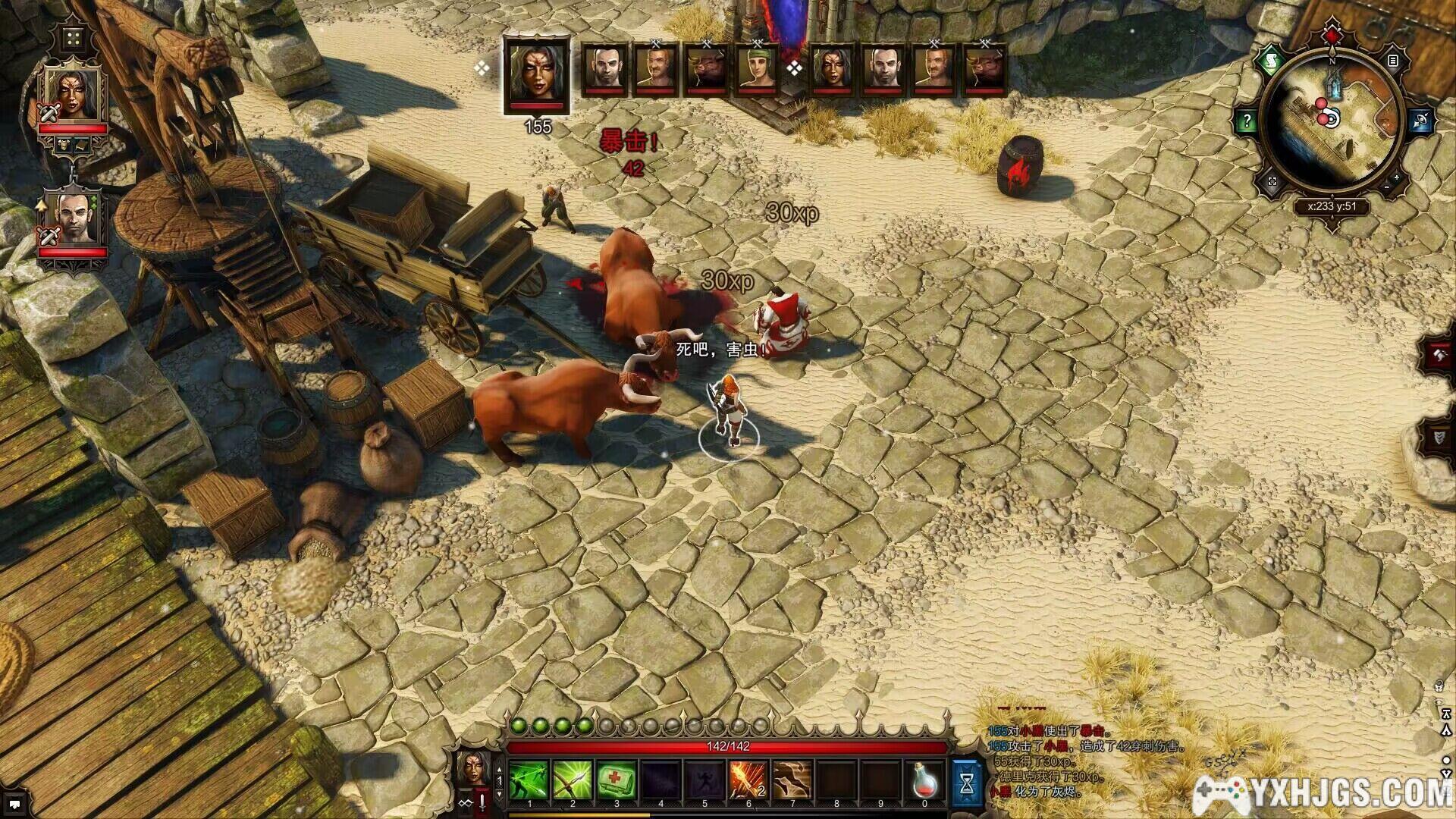Use the green bow and spear skill
Viewport: 1456px width, 819px height.
pos(573,780)
